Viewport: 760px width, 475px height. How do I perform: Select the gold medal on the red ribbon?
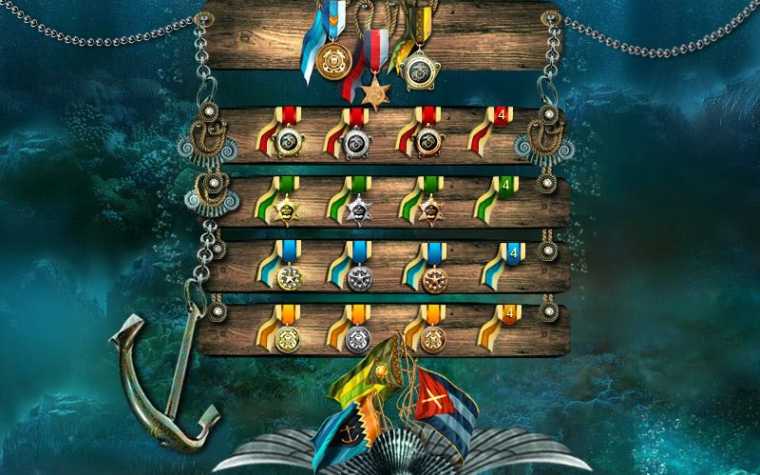click(x=288, y=142)
